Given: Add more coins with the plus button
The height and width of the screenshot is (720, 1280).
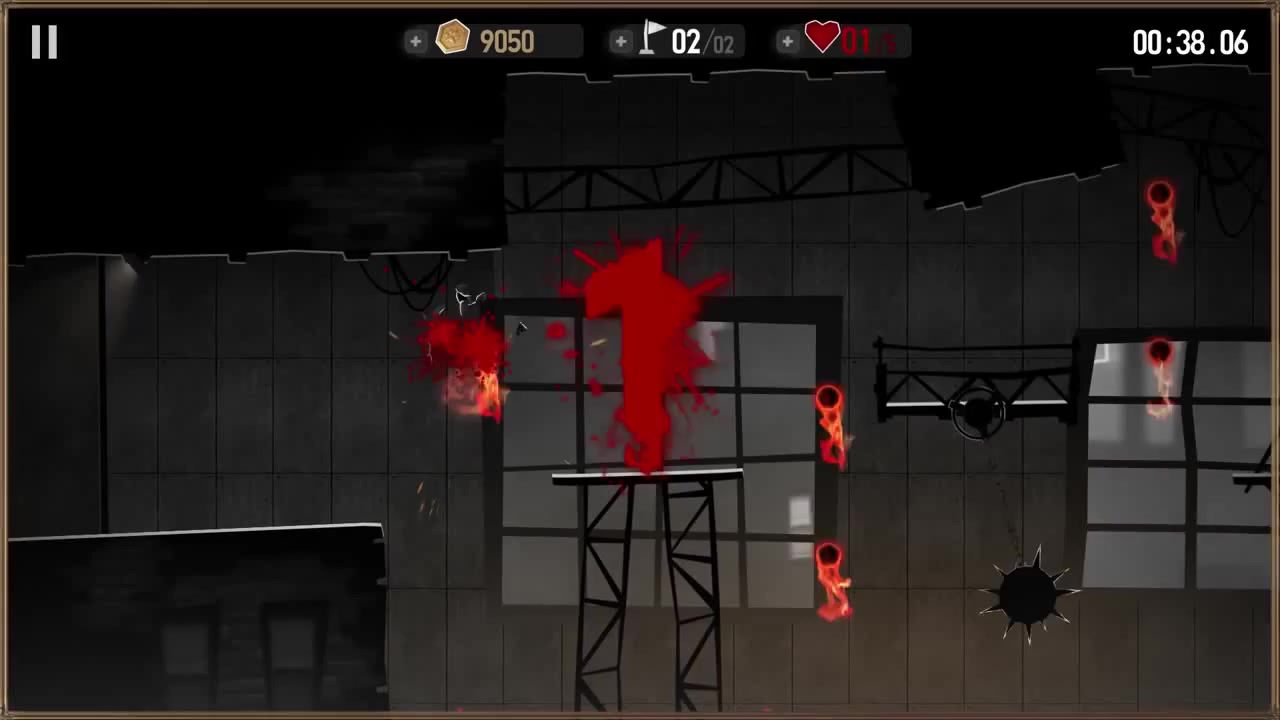Looking at the screenshot, I should point(416,41).
